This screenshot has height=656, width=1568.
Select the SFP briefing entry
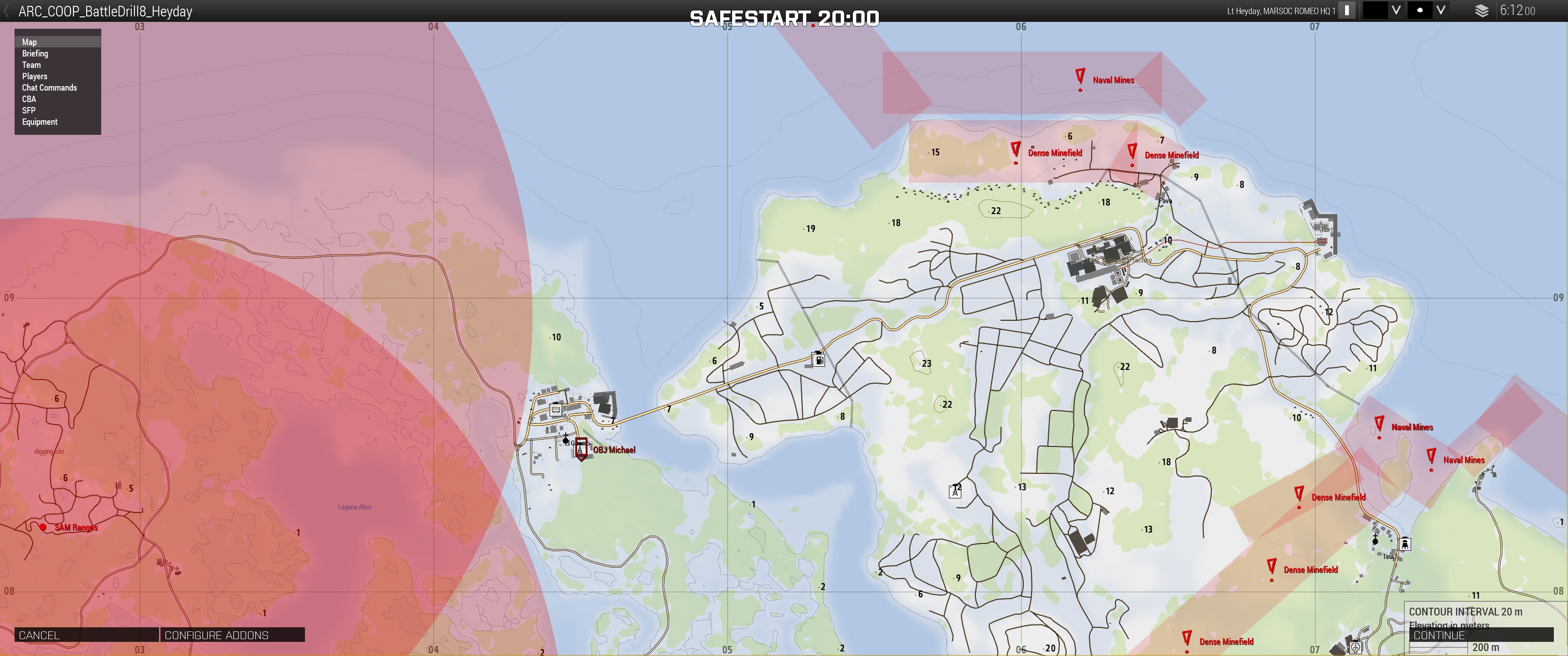pyautogui.click(x=29, y=111)
